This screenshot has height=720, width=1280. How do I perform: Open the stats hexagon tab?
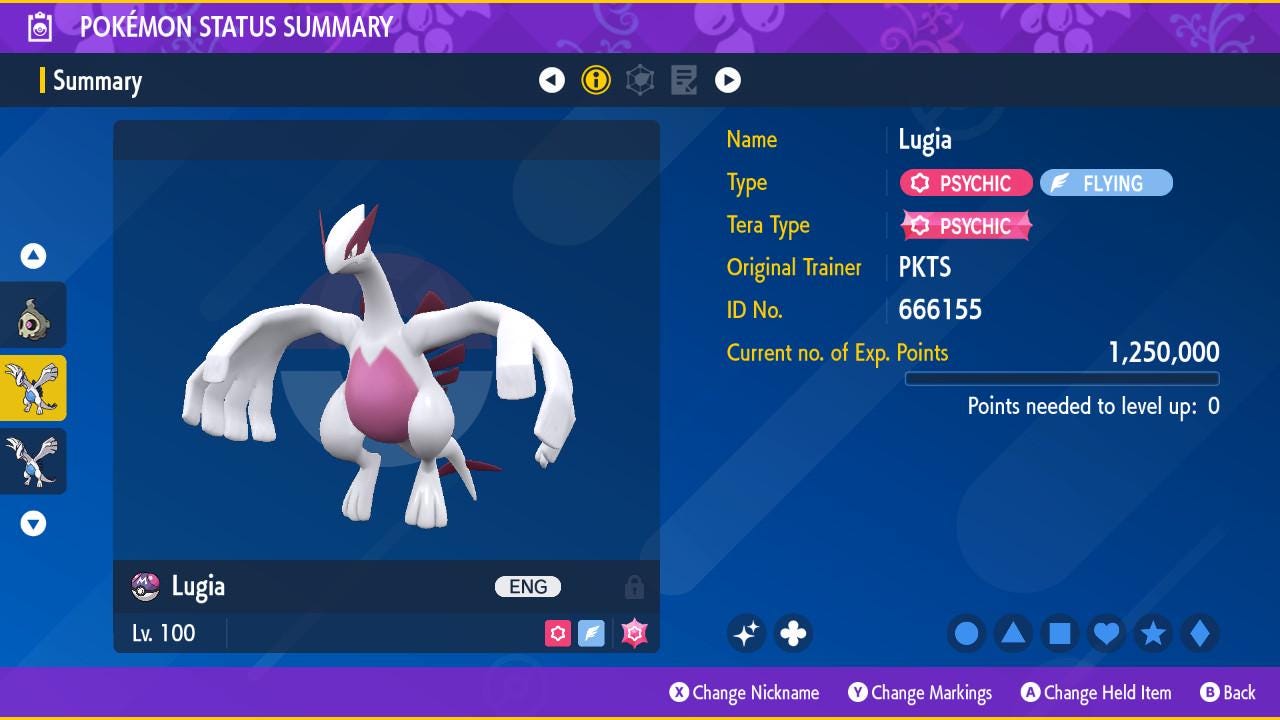pyautogui.click(x=640, y=80)
